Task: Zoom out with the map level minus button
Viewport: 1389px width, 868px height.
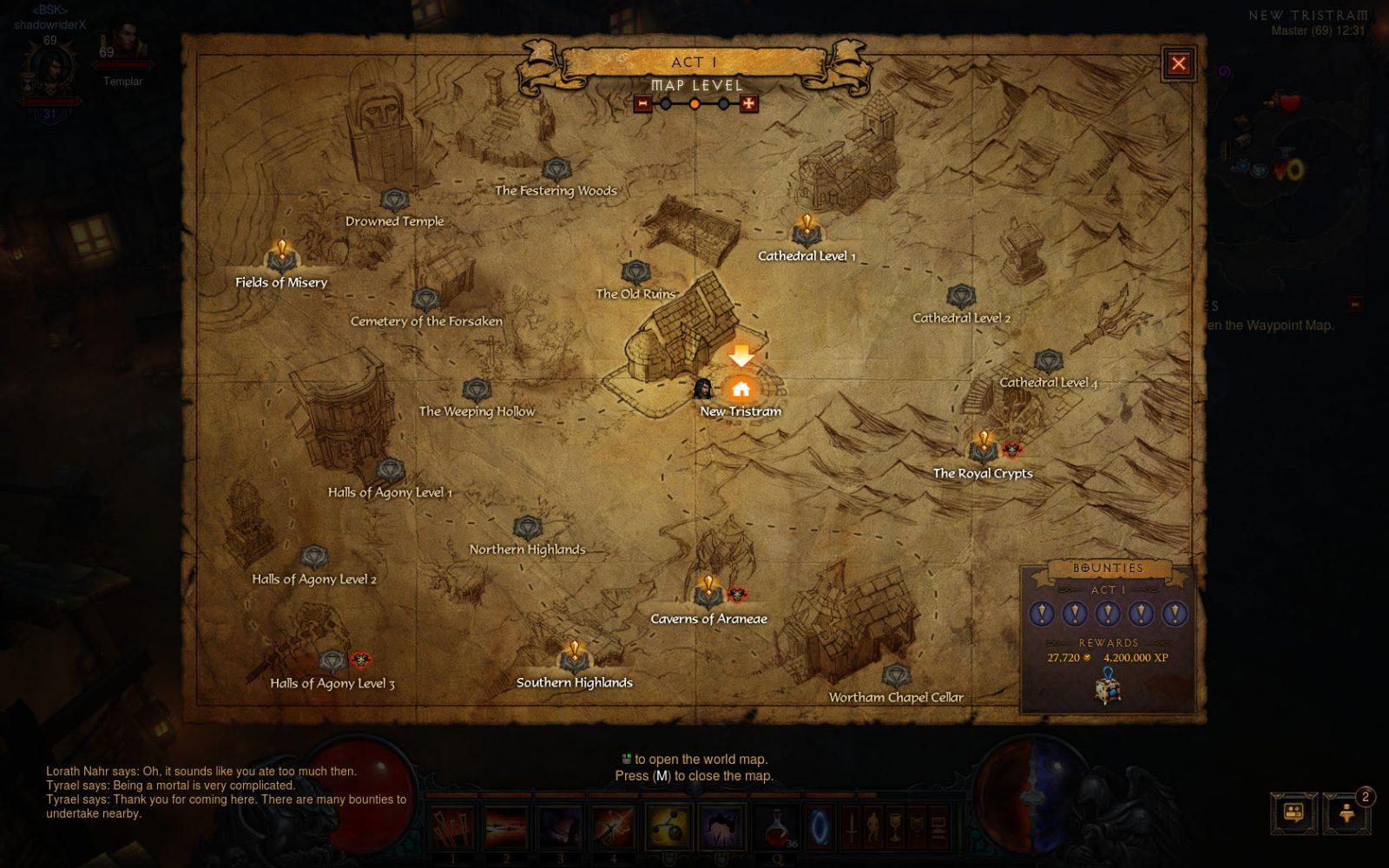Action: 642,104
